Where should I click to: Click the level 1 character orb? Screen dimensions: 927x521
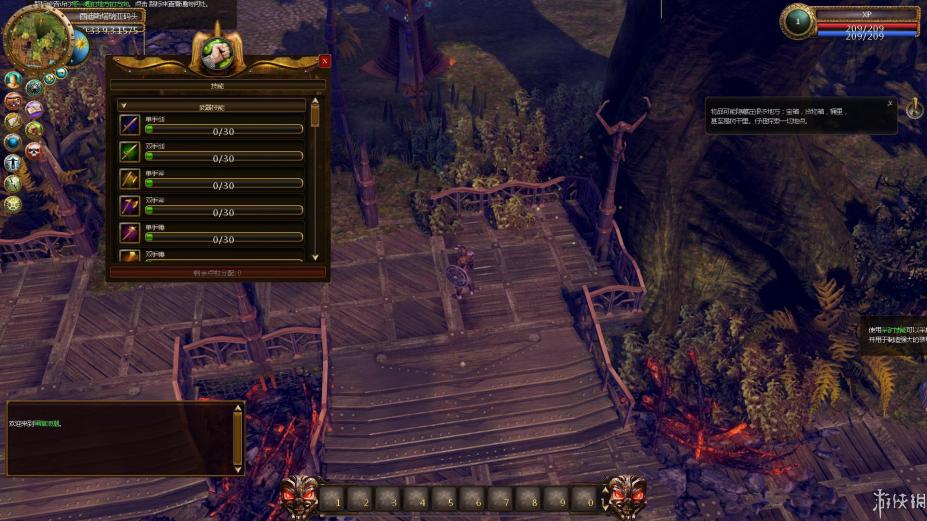(x=798, y=21)
